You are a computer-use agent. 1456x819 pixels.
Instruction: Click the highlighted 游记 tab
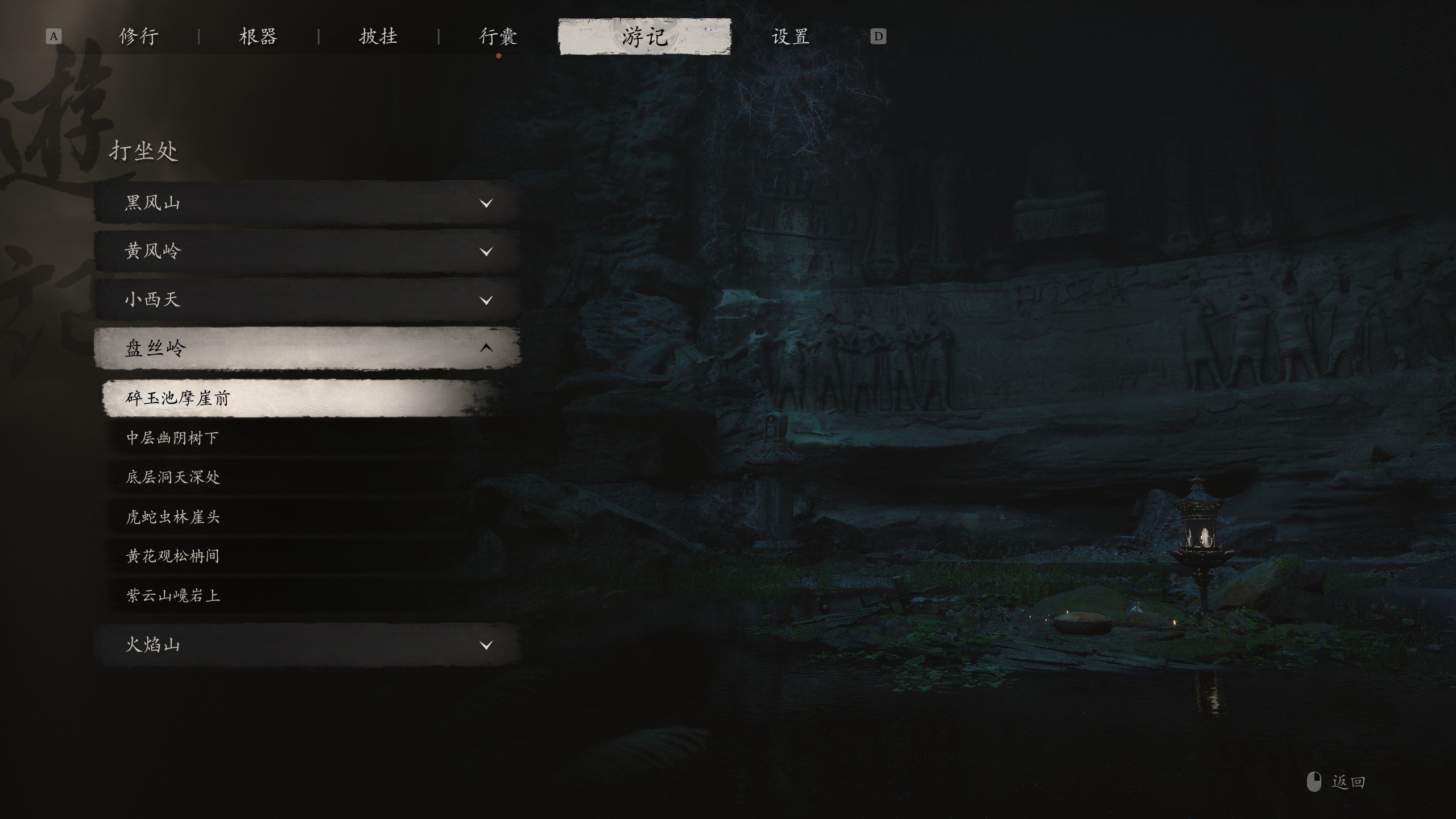click(644, 37)
